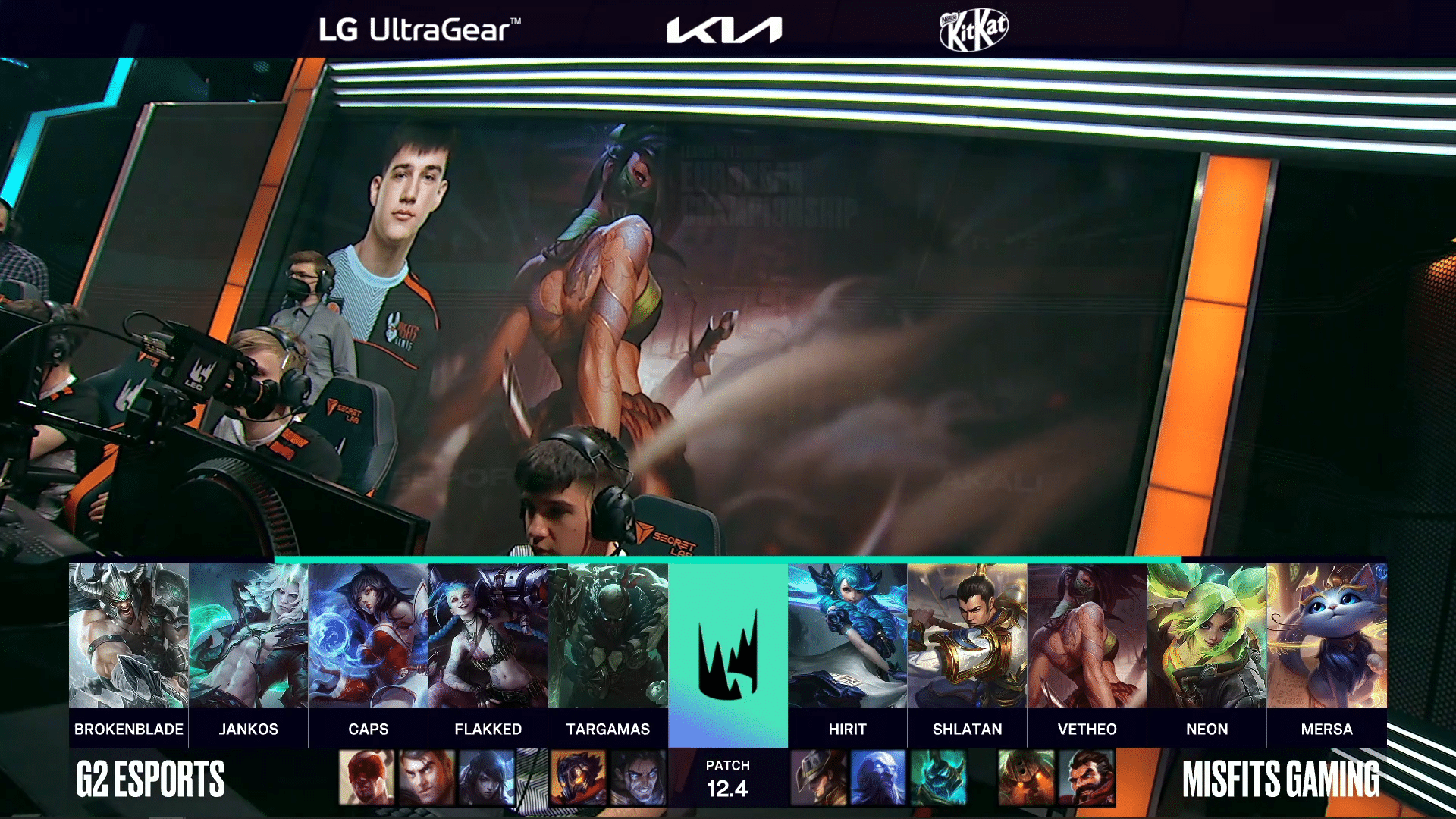Choose Mersa's Yuumi pick card
This screenshot has width=1456, height=819.
(x=1327, y=635)
